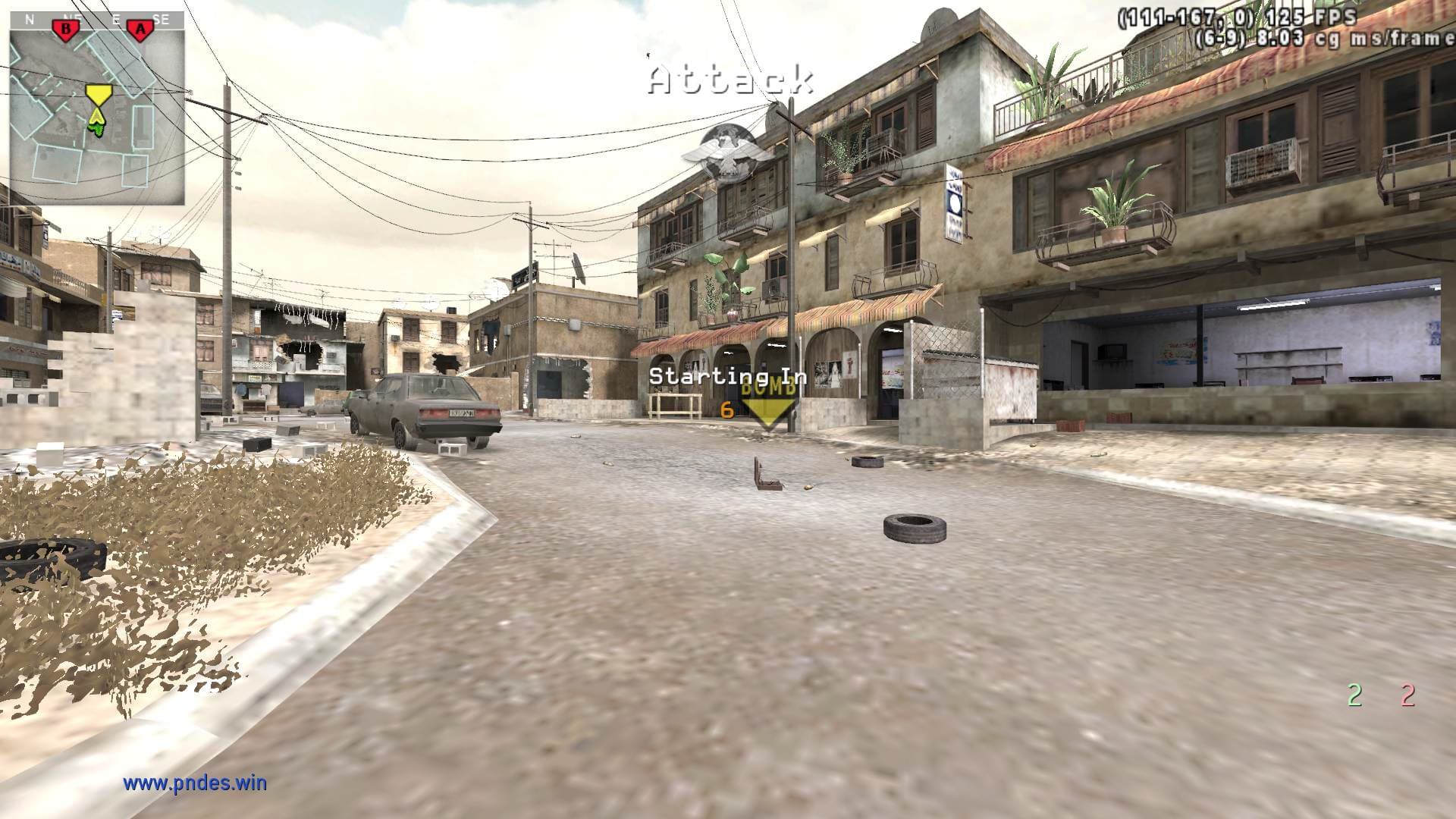Open the www.pndes.win watermark link
The width and height of the screenshot is (1456, 819).
pyautogui.click(x=195, y=783)
